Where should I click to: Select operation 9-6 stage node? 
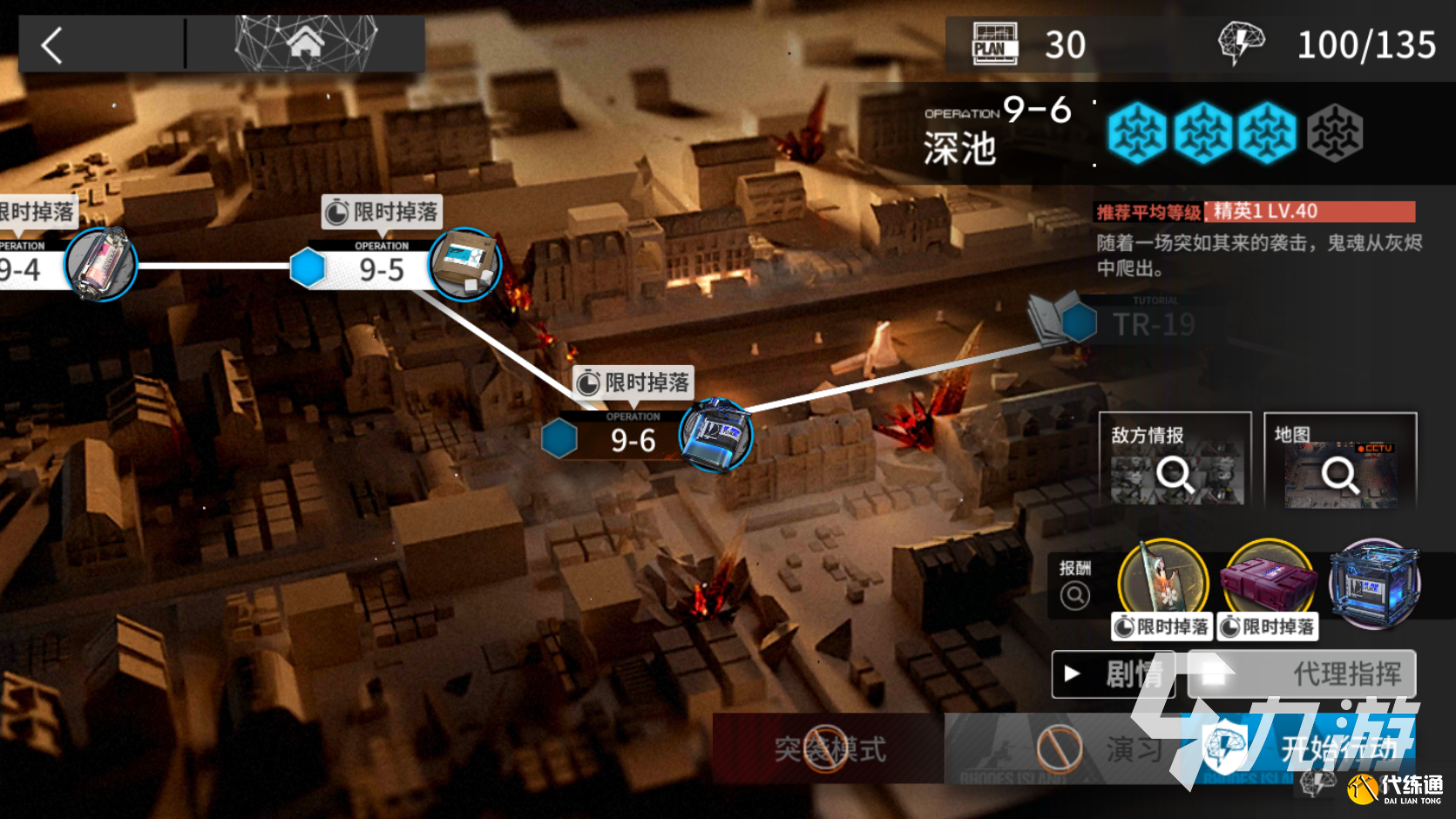634,438
